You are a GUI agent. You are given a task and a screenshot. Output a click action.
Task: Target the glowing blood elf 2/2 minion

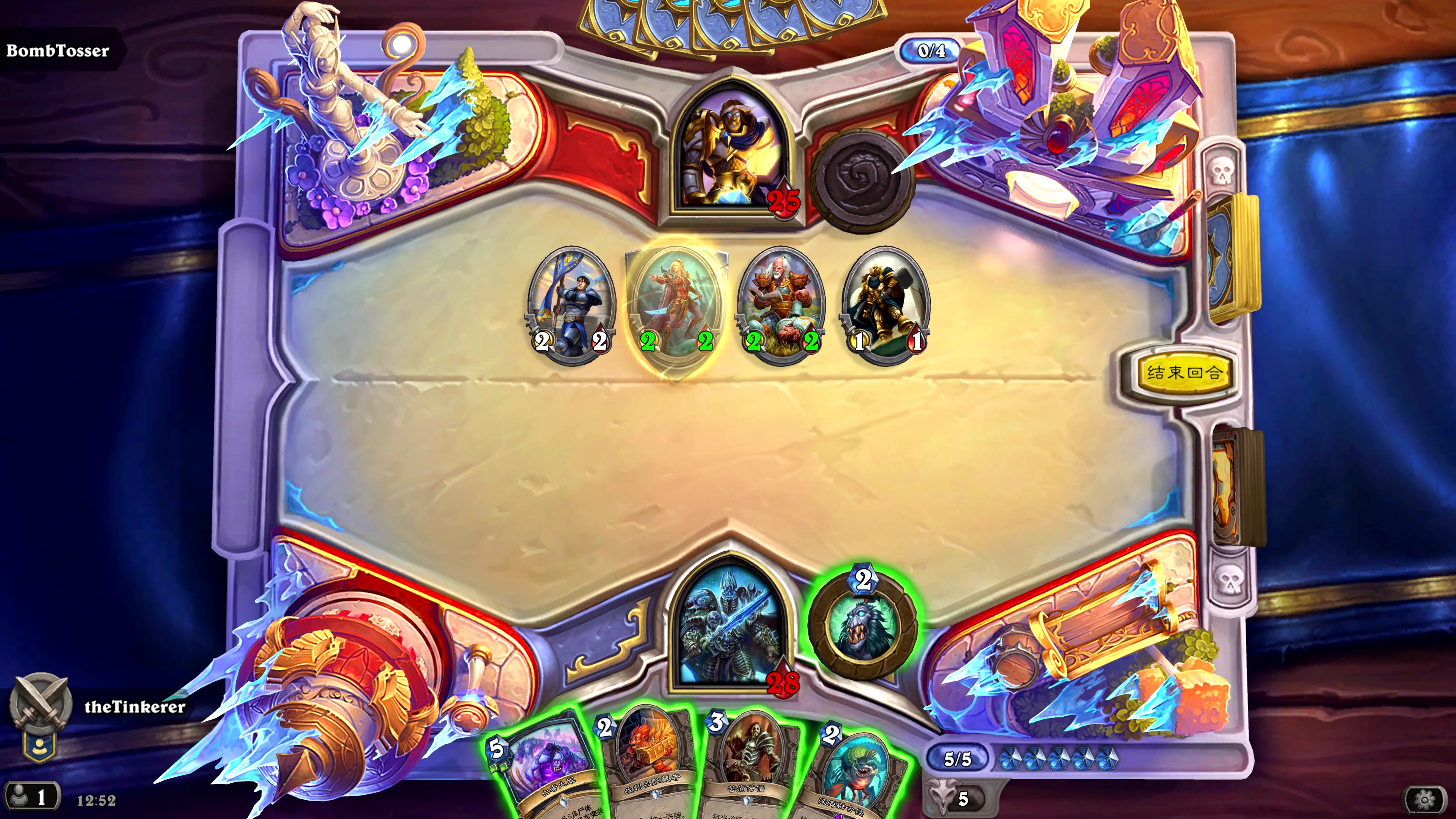[676, 305]
